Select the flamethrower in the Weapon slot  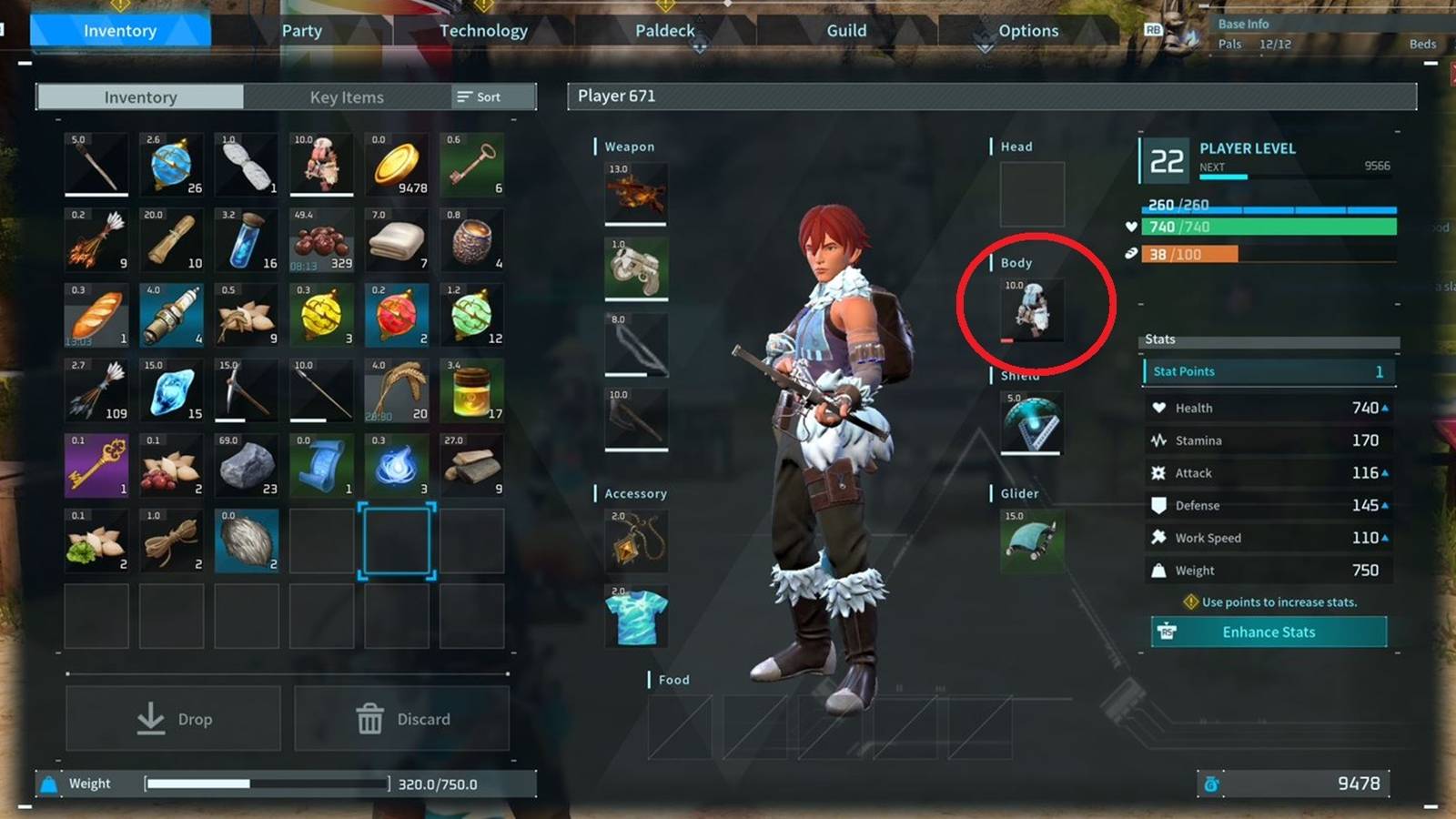tap(635, 194)
